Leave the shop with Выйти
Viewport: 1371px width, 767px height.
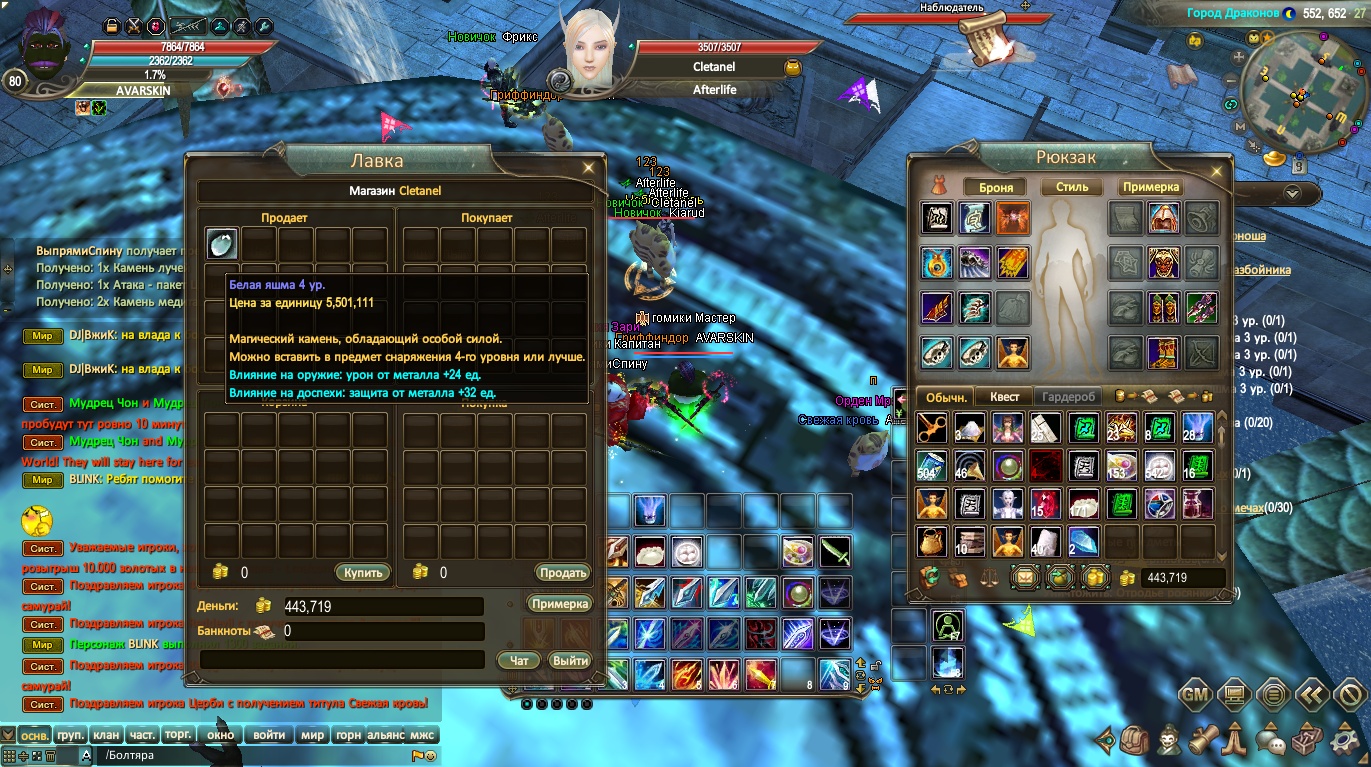coord(570,660)
